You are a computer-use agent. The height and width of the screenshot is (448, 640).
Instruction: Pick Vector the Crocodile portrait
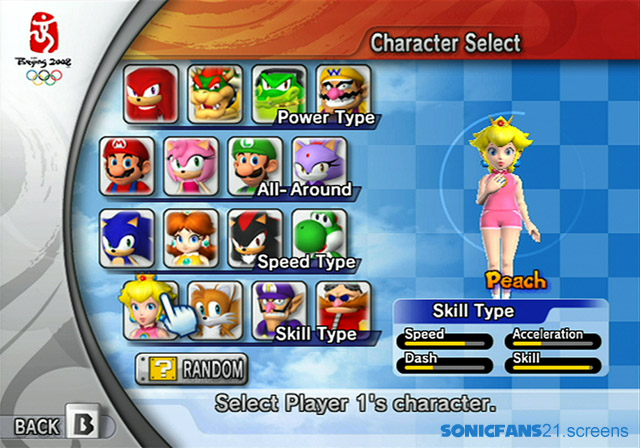[279, 92]
